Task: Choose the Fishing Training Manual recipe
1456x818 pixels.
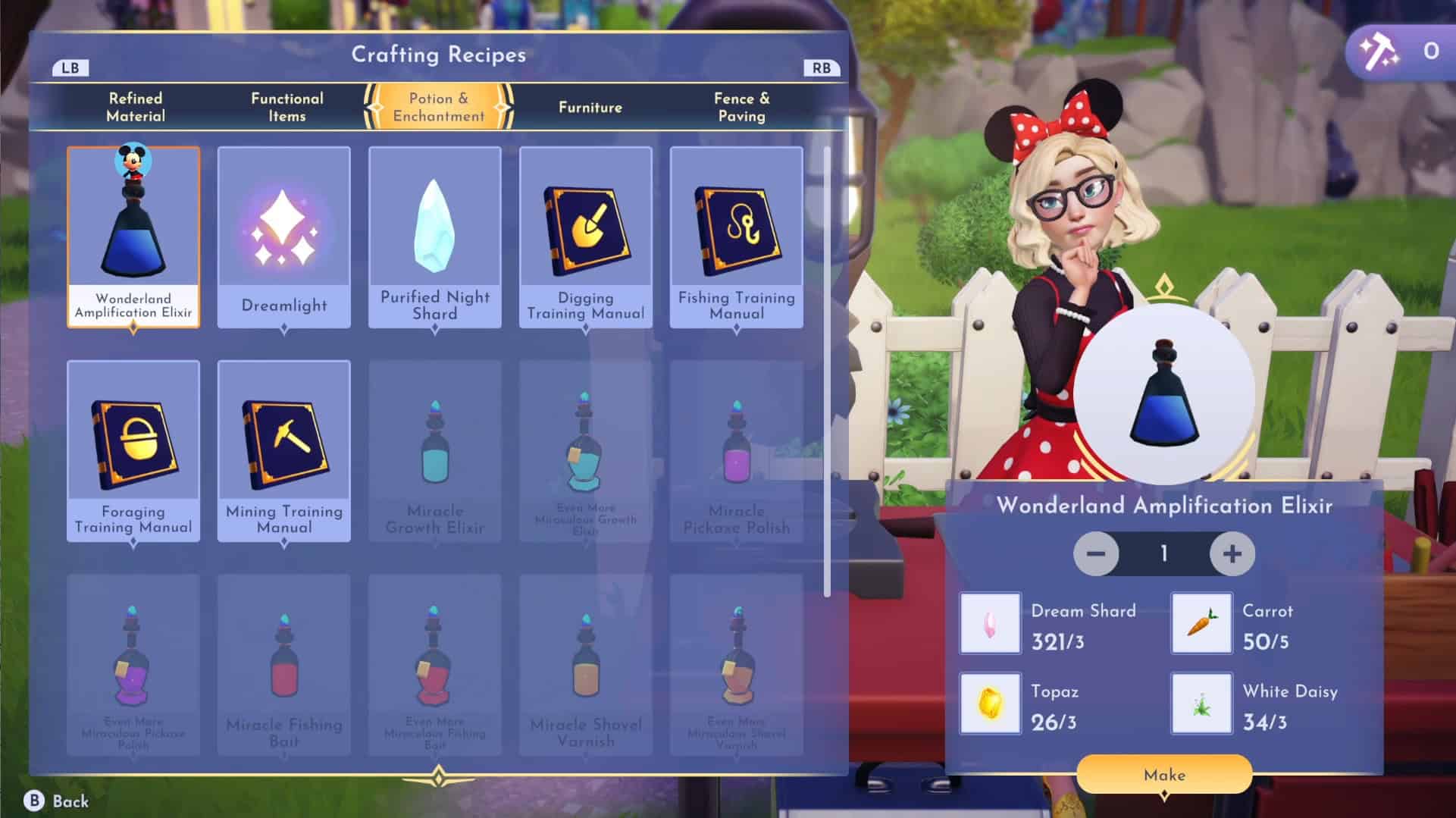Action: pos(737,237)
